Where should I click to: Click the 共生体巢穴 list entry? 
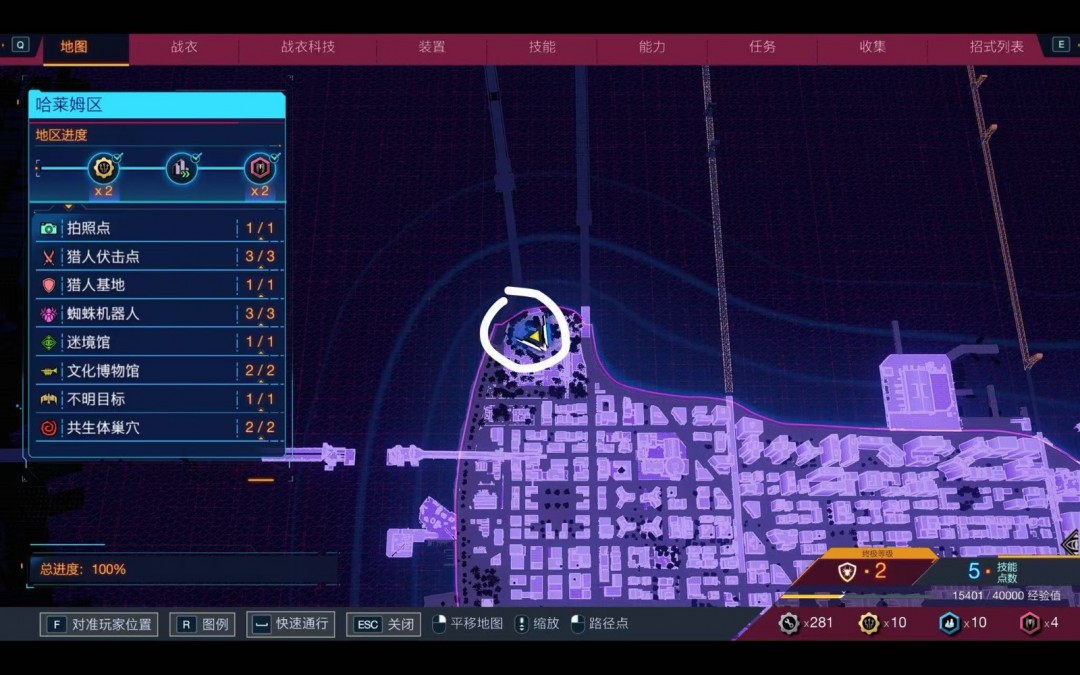pyautogui.click(x=158, y=428)
